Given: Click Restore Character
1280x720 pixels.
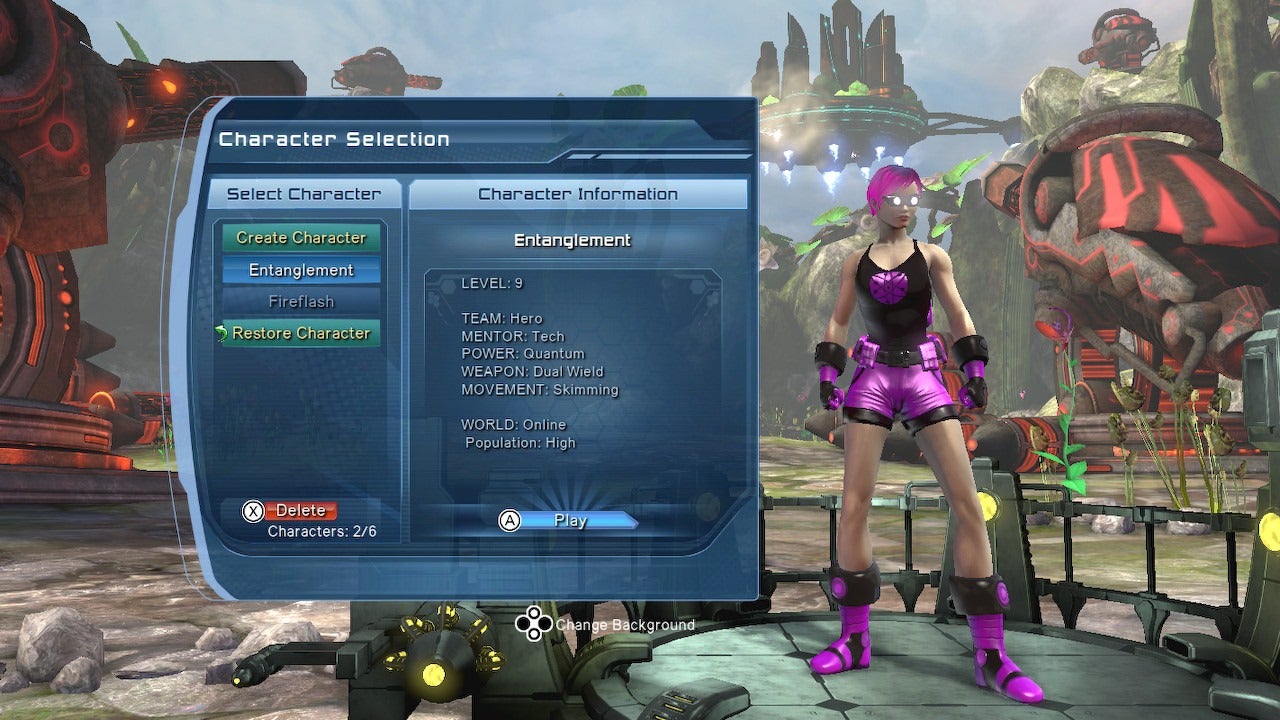Looking at the screenshot, I should coord(305,333).
